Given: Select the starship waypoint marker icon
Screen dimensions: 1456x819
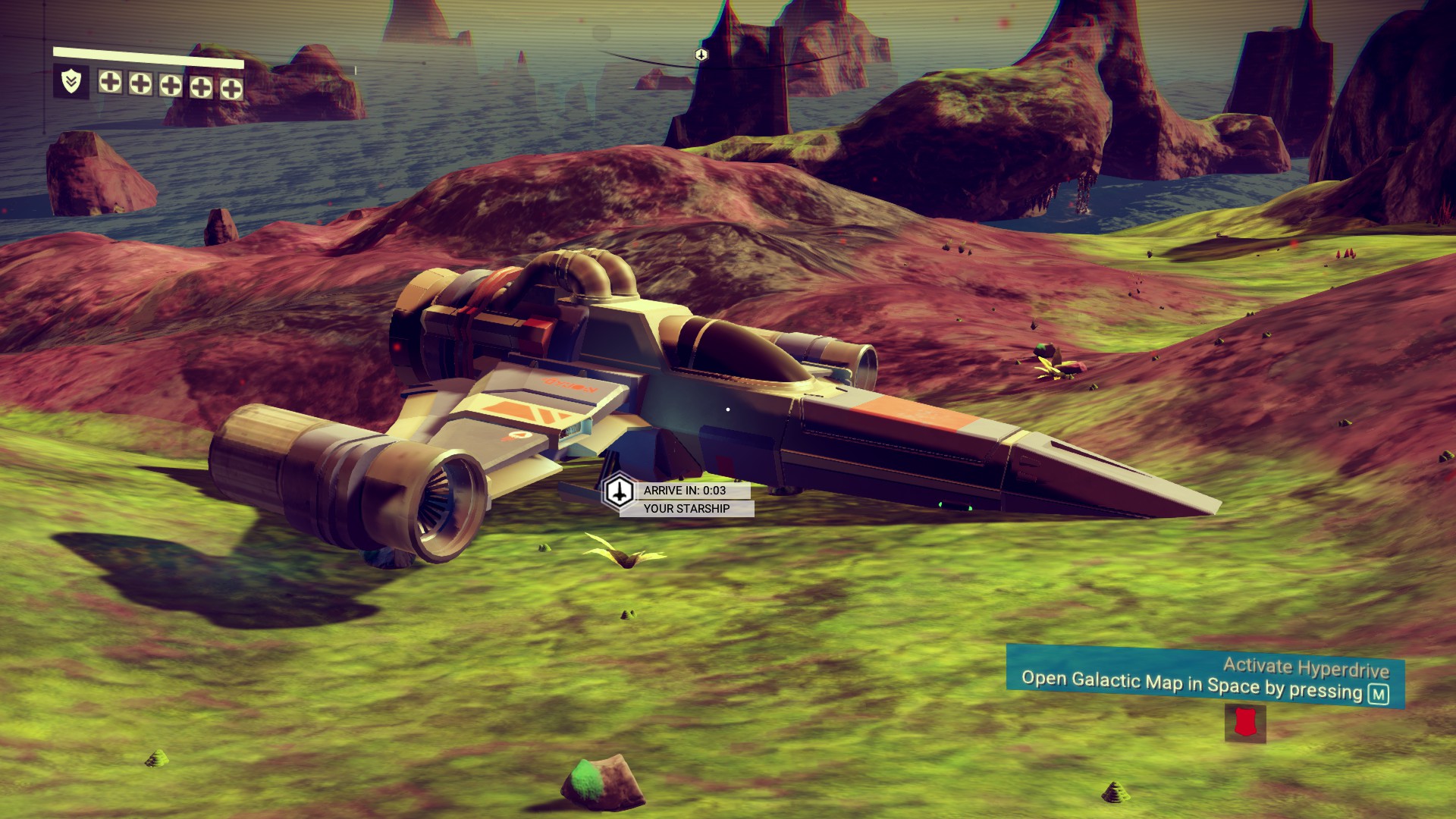Looking at the screenshot, I should [x=620, y=491].
